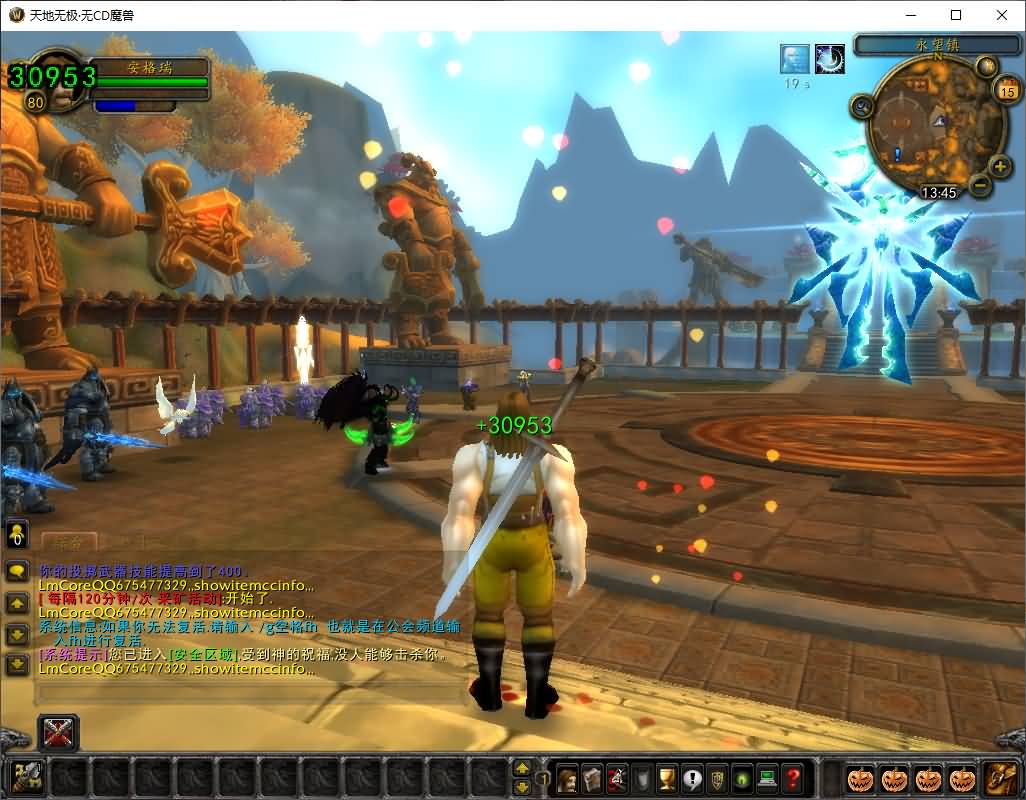Select the general chat tab
Viewport: 1026px width, 800px height.
click(x=68, y=541)
